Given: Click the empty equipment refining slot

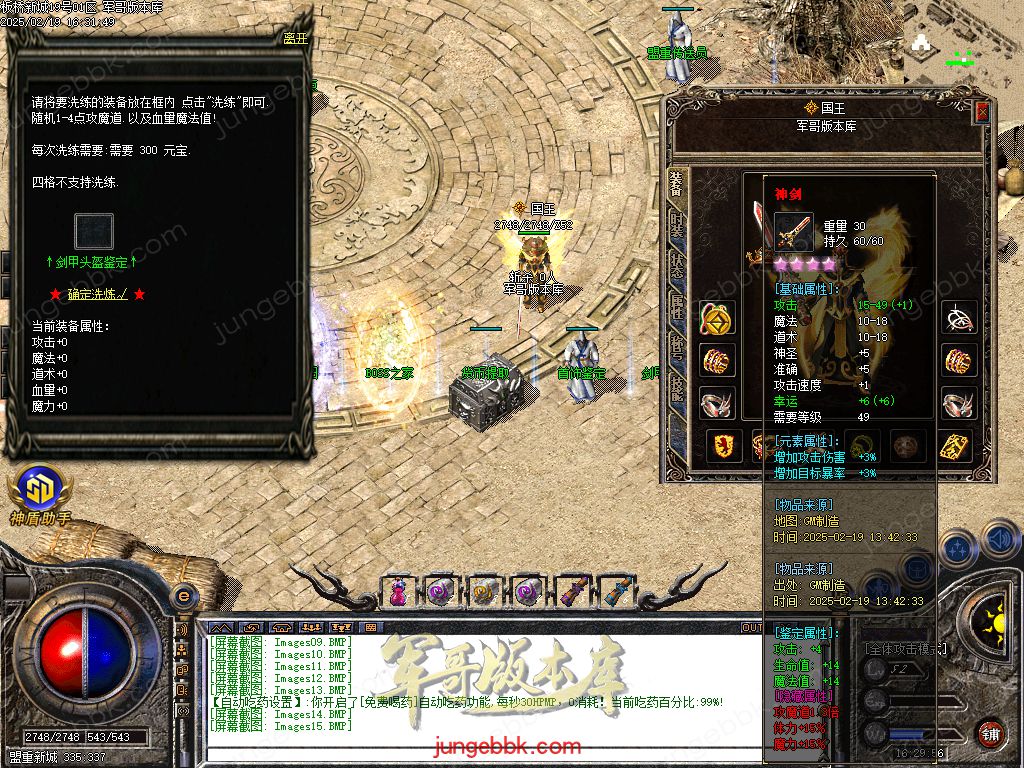Looking at the screenshot, I should tap(94, 232).
